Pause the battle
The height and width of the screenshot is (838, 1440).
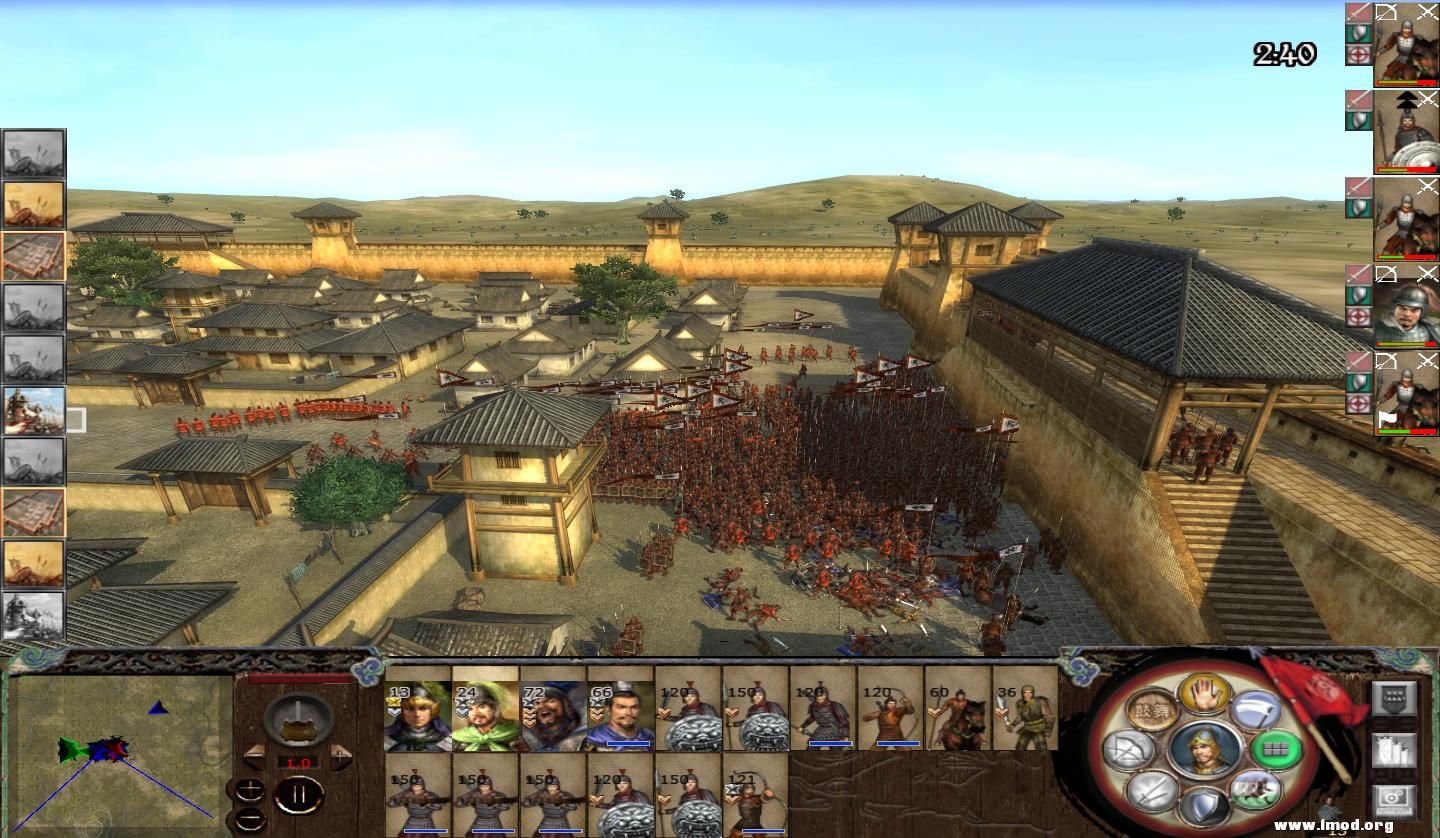298,797
